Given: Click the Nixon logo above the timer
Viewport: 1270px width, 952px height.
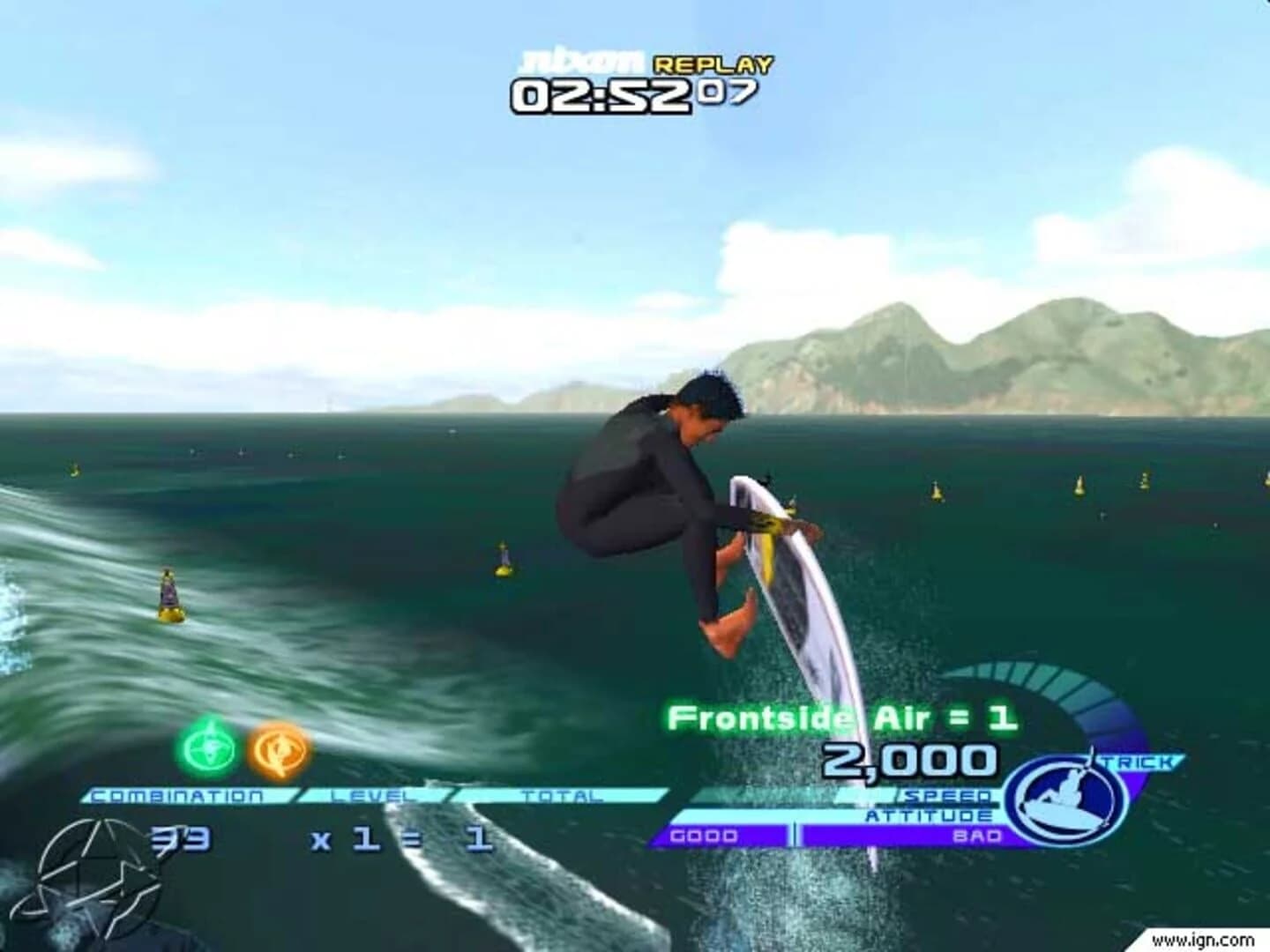Looking at the screenshot, I should pyautogui.click(x=582, y=60).
